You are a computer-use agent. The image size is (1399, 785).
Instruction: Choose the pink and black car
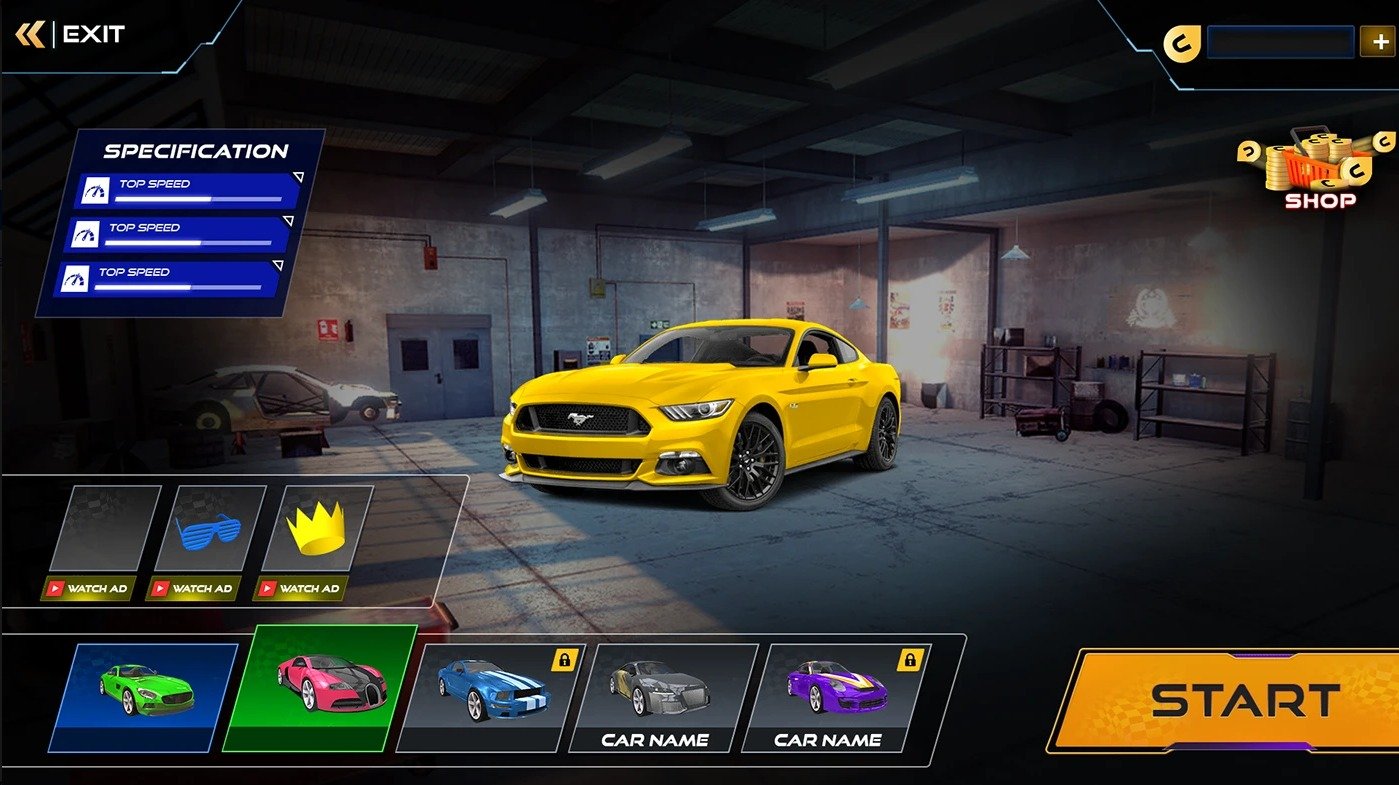(x=318, y=688)
